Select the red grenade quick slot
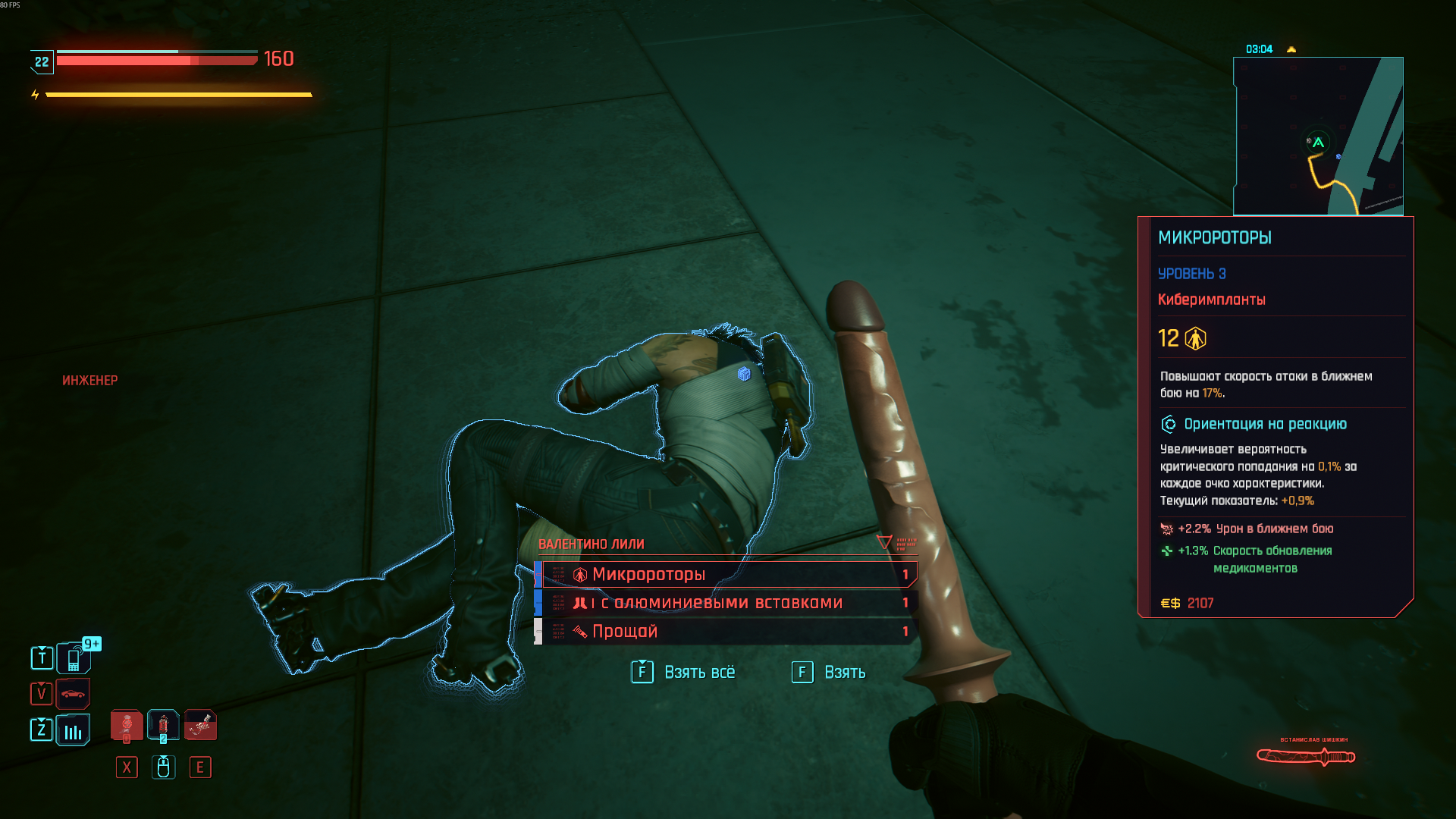 coord(163,726)
